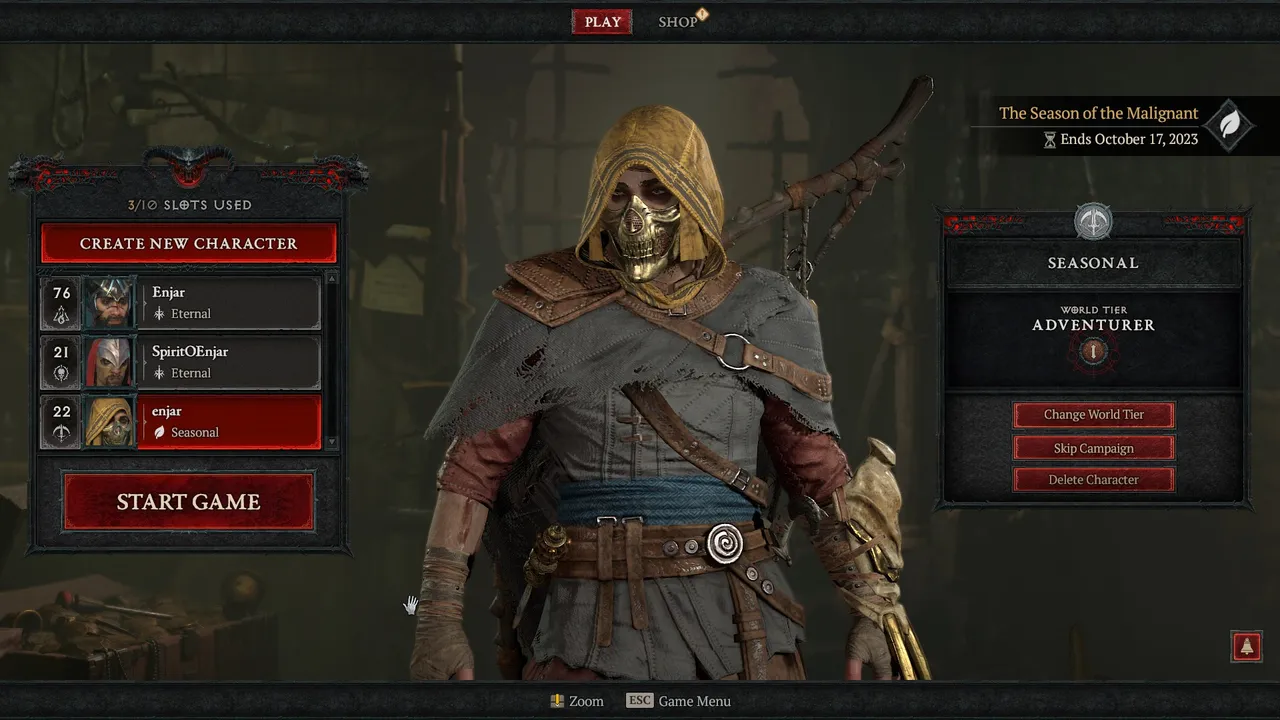The image size is (1280, 720).
Task: Create a new character
Action: [x=189, y=243]
